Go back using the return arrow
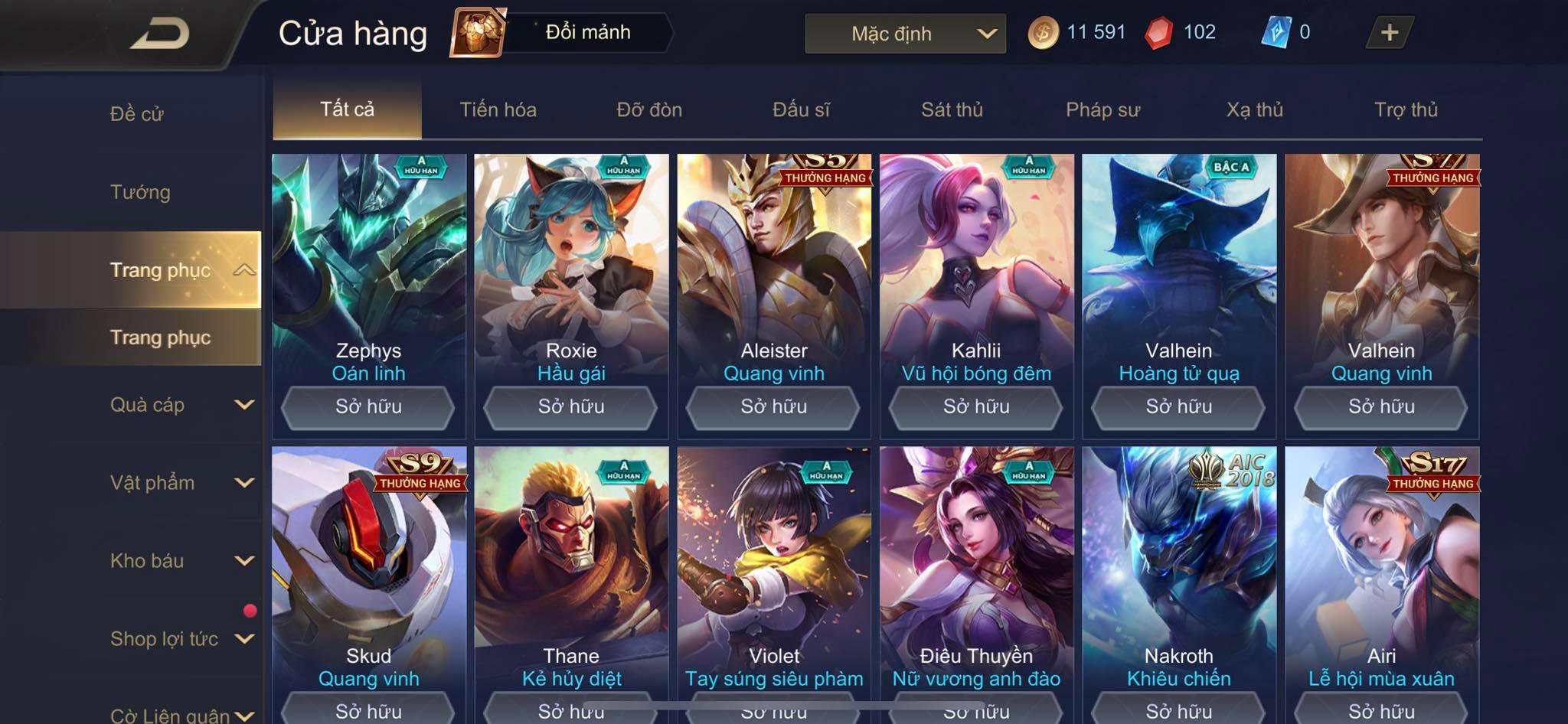 coord(159,34)
